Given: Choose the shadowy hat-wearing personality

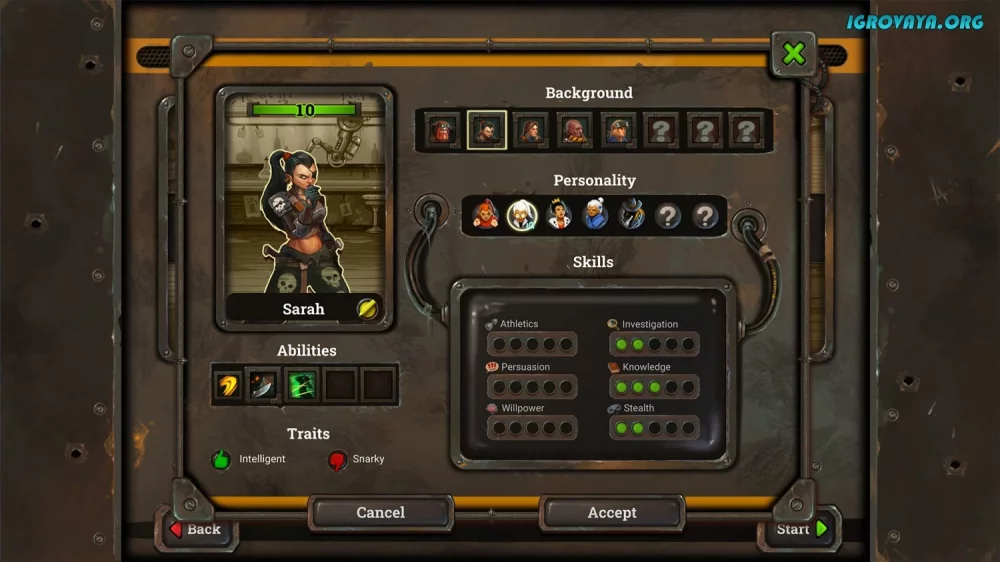Looking at the screenshot, I should click(632, 215).
